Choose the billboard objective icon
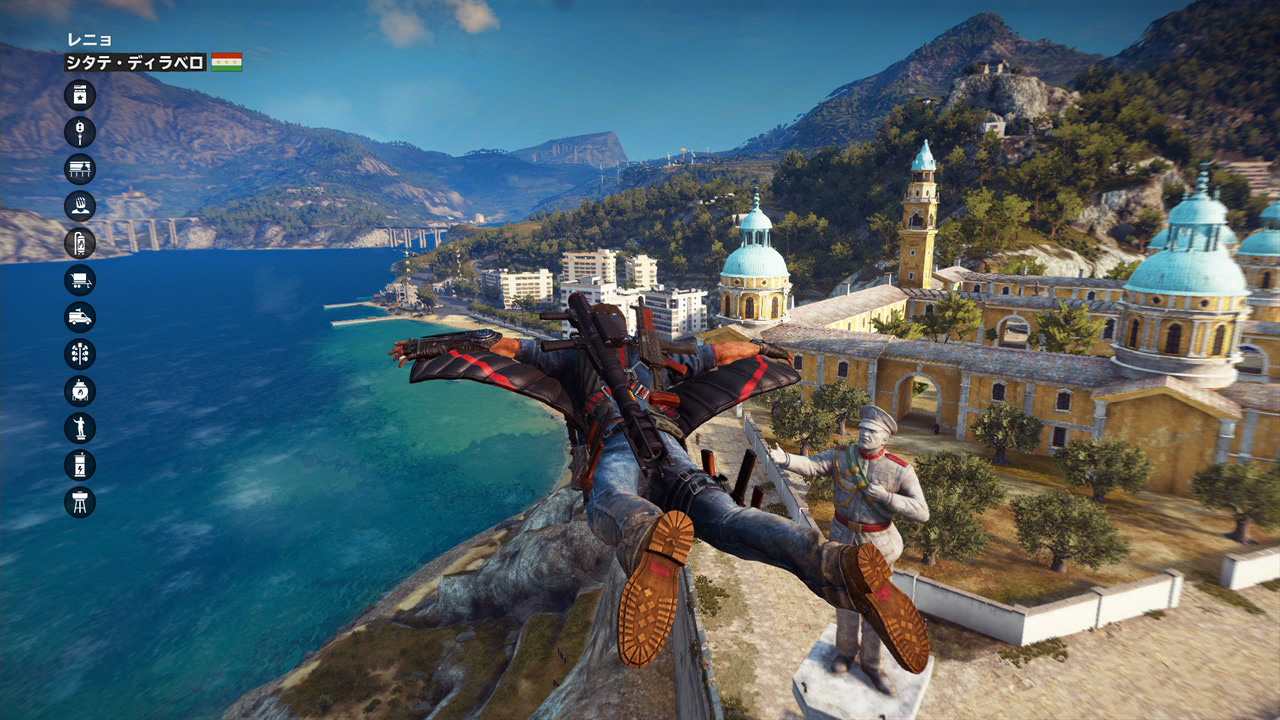The image size is (1280, 720). (x=80, y=169)
